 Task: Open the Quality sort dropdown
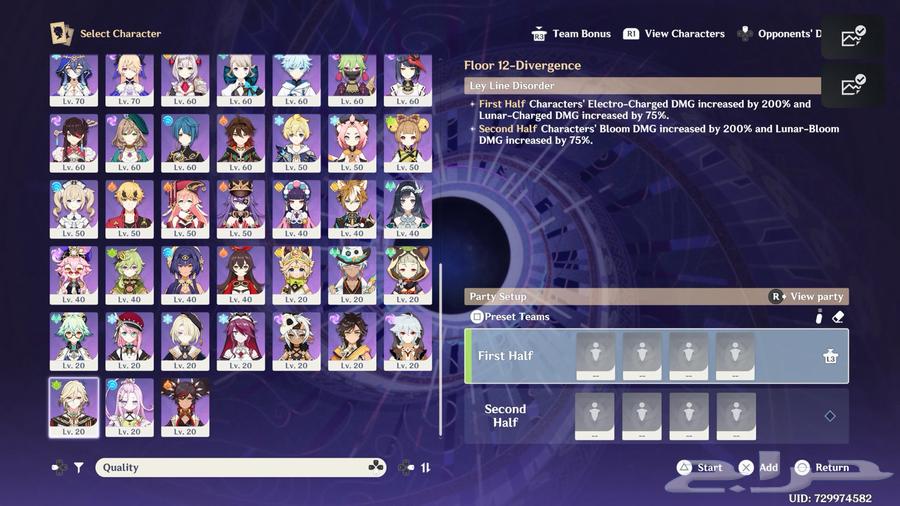pos(240,467)
